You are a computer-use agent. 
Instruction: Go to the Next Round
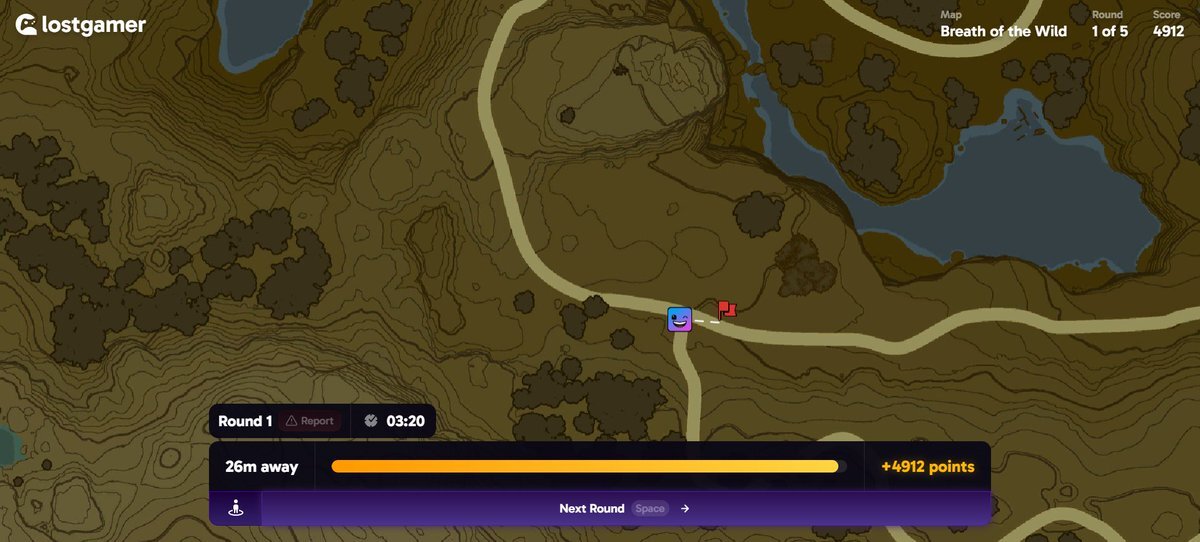[x=624, y=508]
